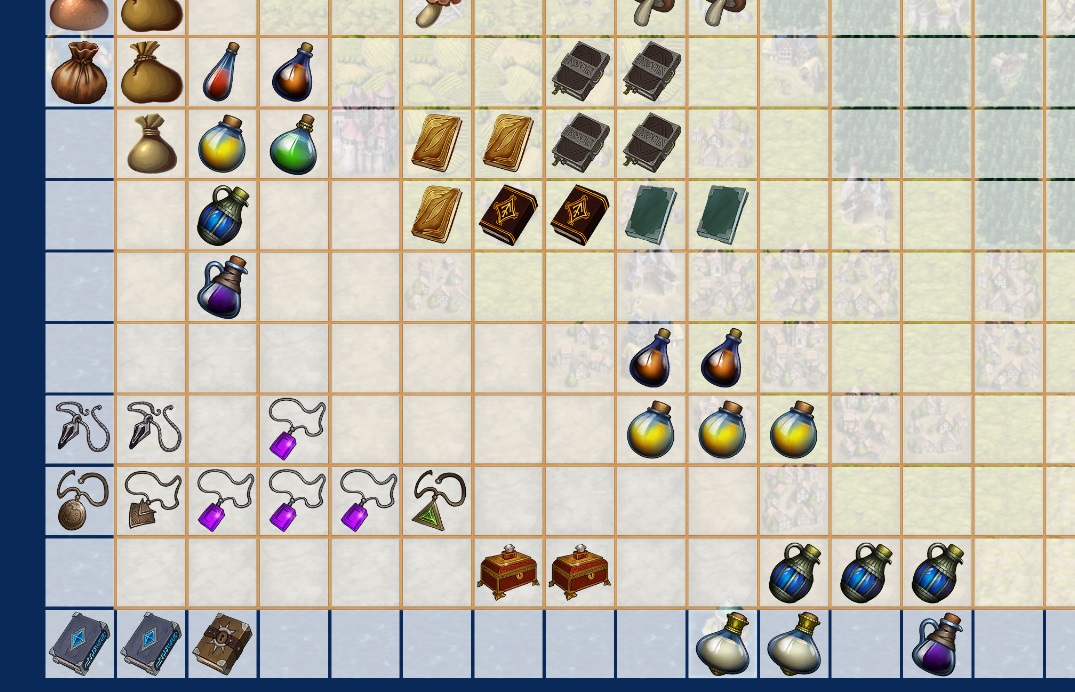Viewport: 1075px width, 692px height.
Task: Select the round bronze medallion necklace
Action: (x=80, y=501)
